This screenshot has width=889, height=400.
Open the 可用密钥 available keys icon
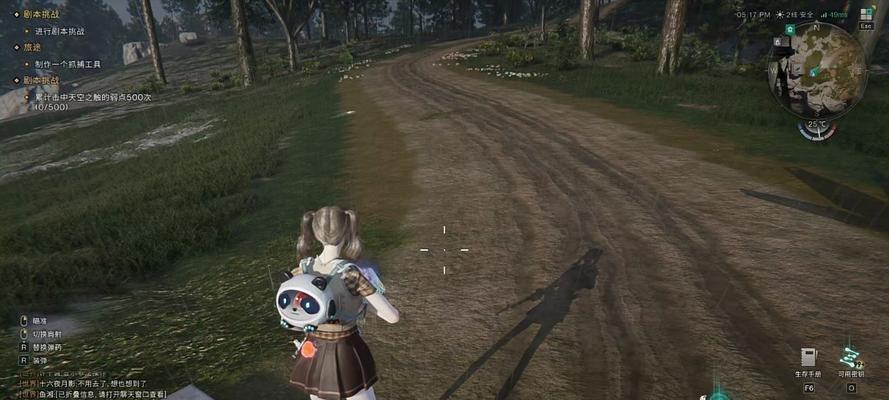click(x=850, y=357)
